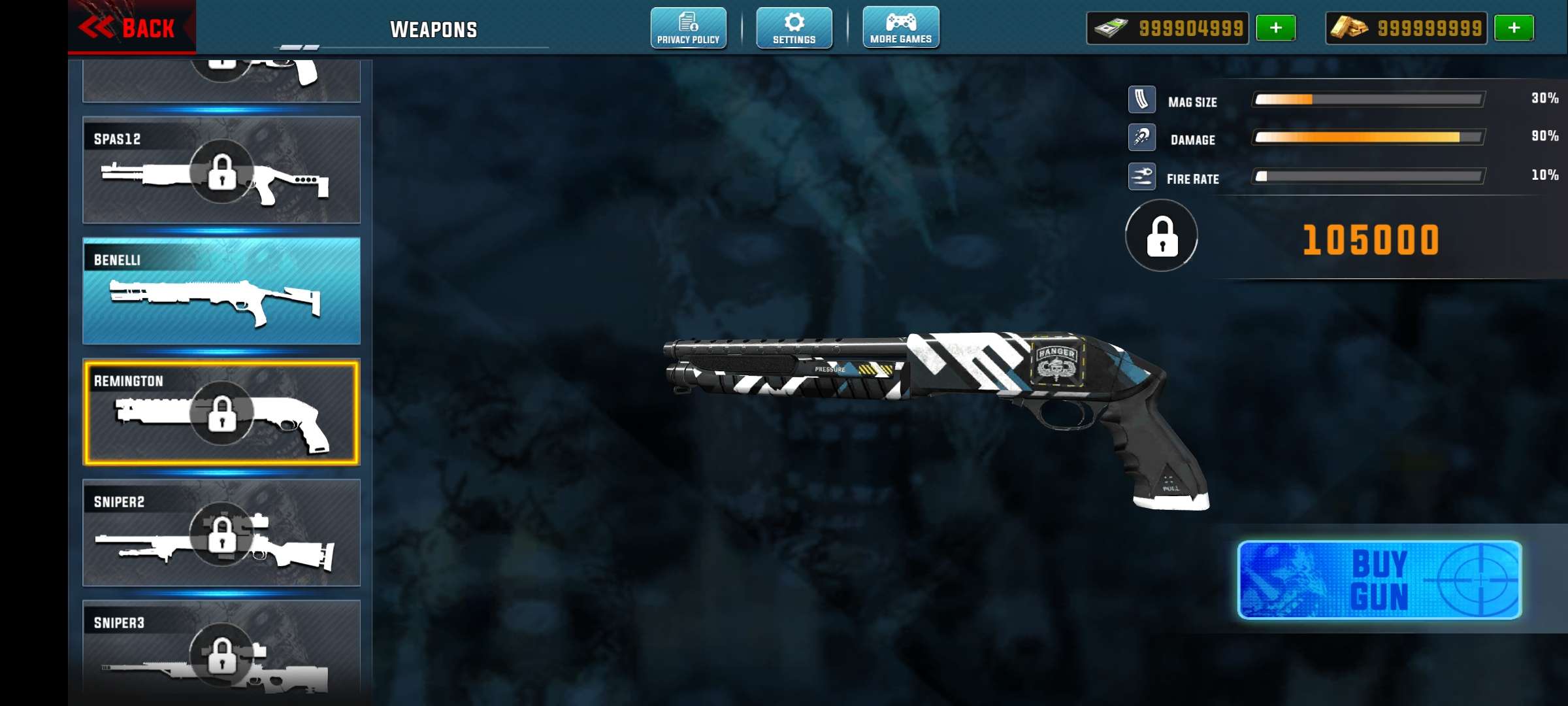This screenshot has height=706, width=1568.
Task: Add more cash with the green plus
Action: 1275,28
